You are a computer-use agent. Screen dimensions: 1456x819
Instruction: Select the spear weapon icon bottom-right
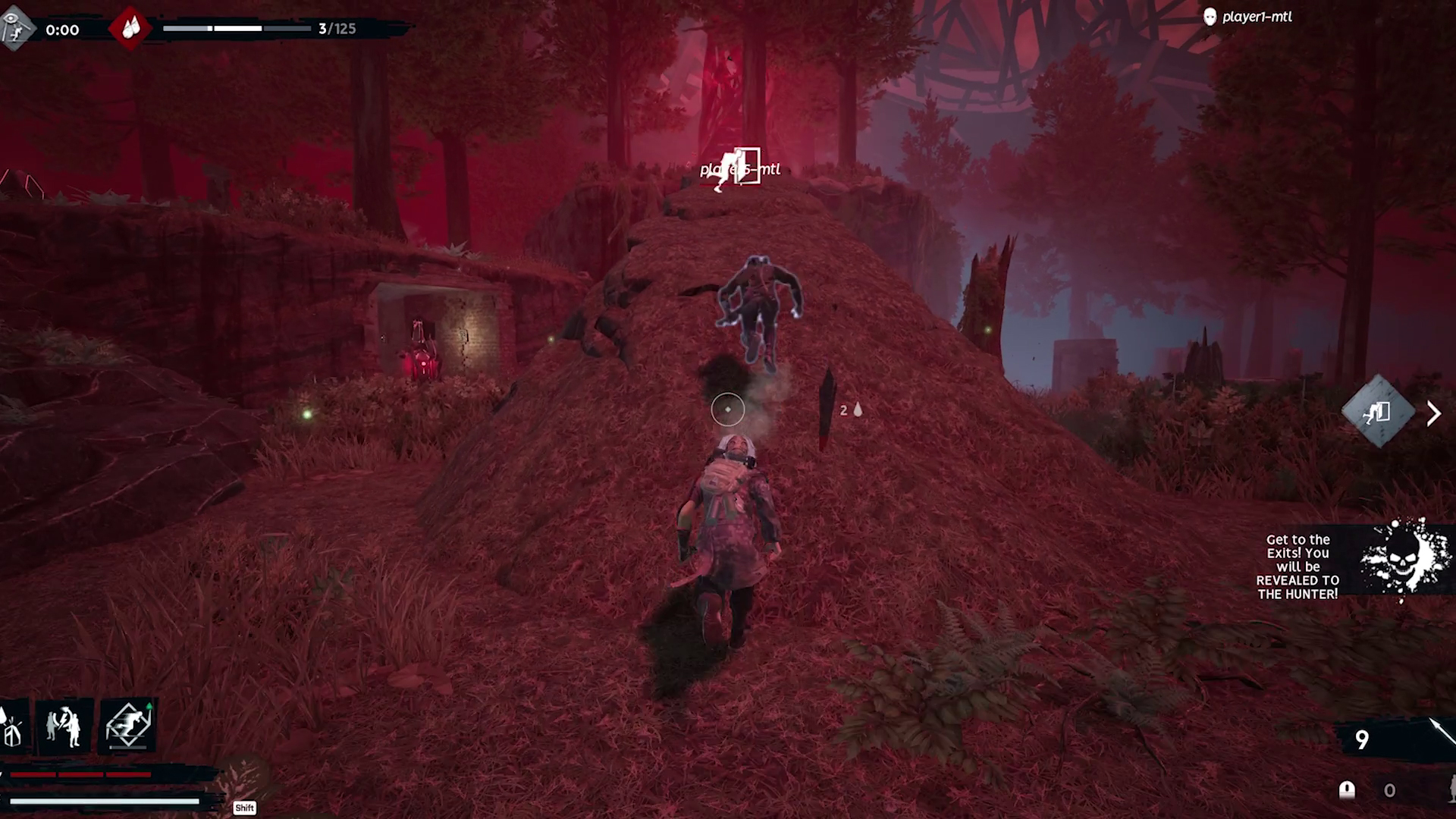tap(1442, 732)
